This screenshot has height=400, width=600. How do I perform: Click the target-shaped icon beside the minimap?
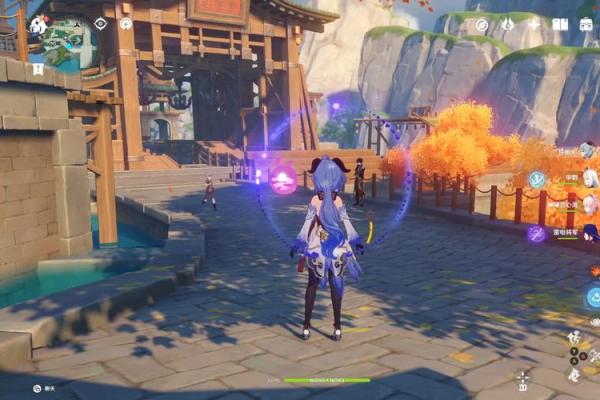[x=100, y=23]
